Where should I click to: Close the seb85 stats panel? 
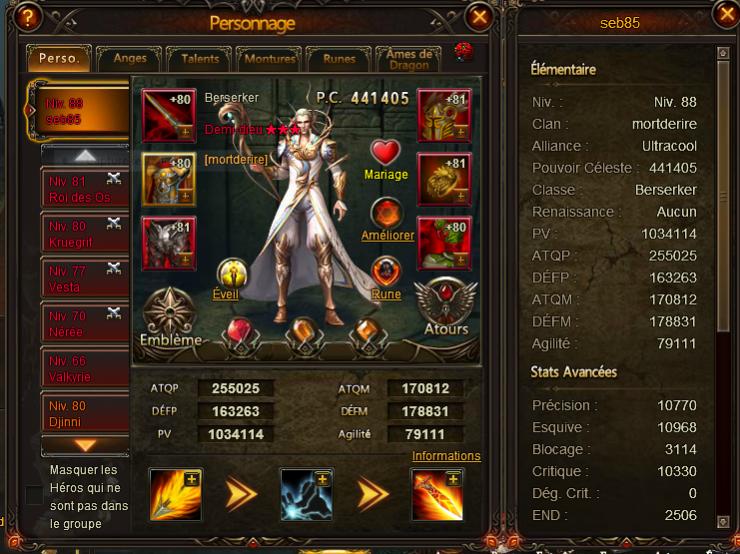726,14
